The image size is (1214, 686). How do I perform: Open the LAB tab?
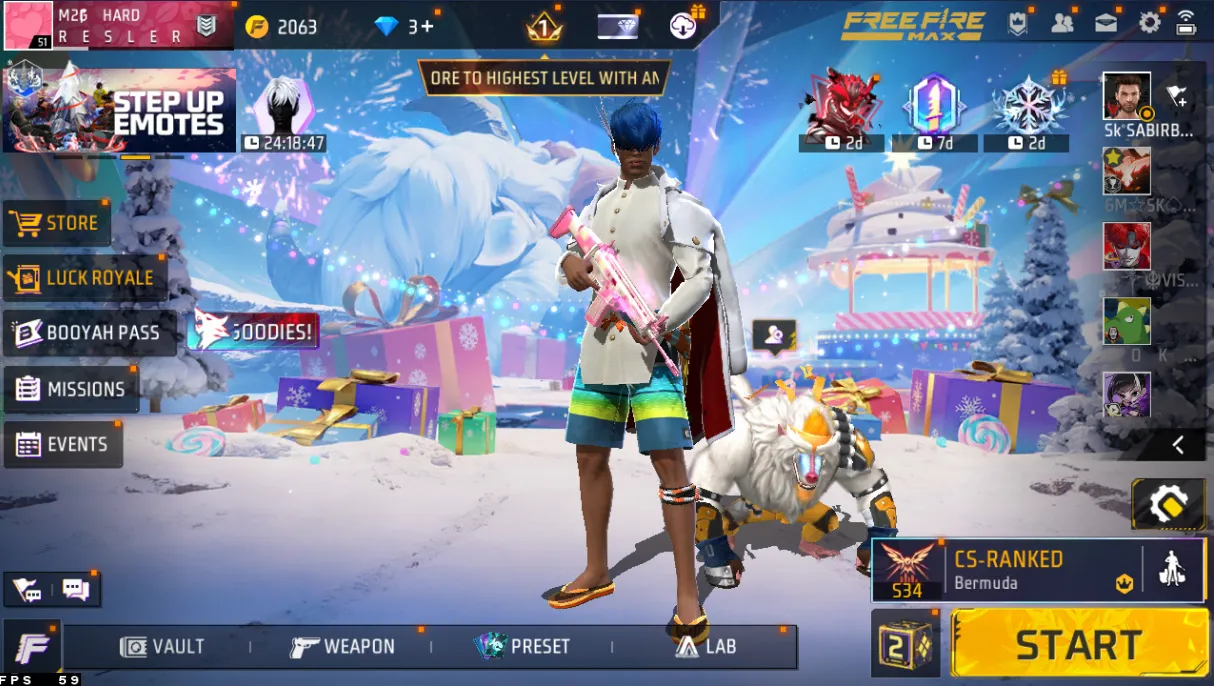tap(706, 647)
